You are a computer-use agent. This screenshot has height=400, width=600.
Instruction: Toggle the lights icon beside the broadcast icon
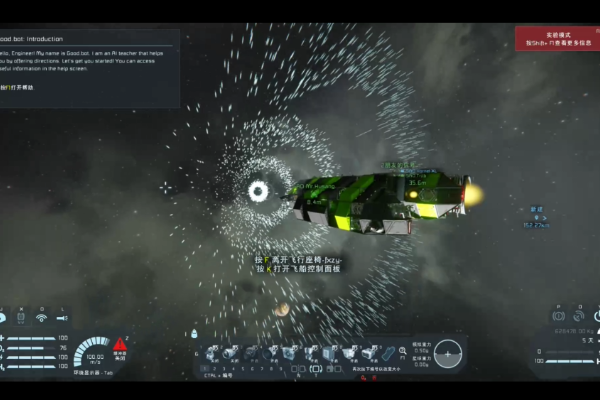point(64,318)
